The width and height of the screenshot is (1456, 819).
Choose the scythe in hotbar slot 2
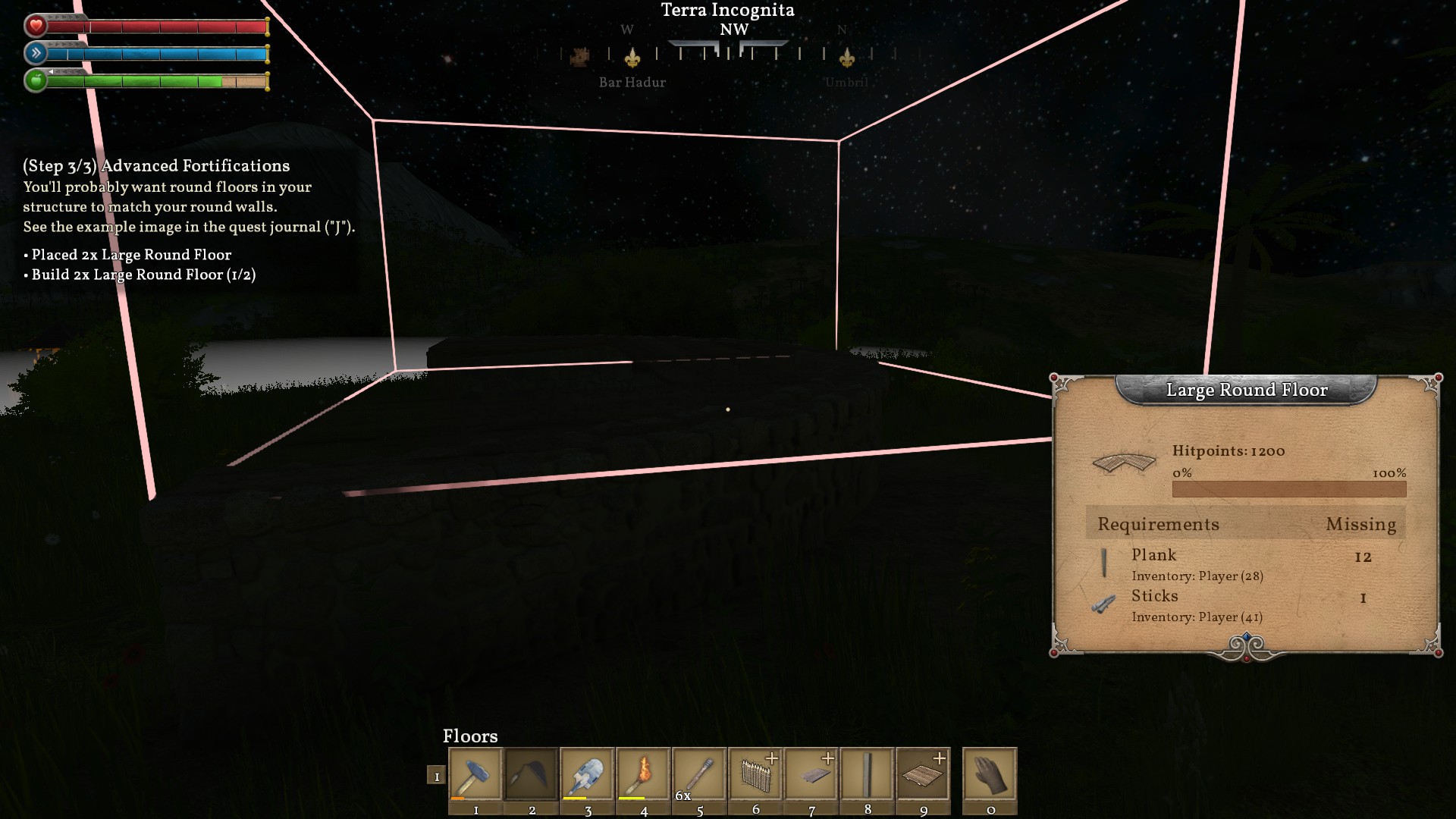532,774
